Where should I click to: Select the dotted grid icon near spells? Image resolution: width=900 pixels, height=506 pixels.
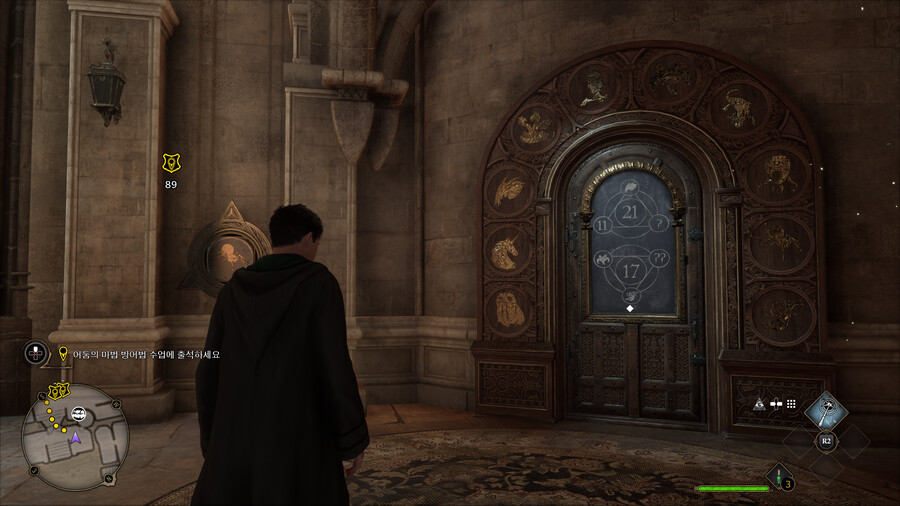(791, 405)
